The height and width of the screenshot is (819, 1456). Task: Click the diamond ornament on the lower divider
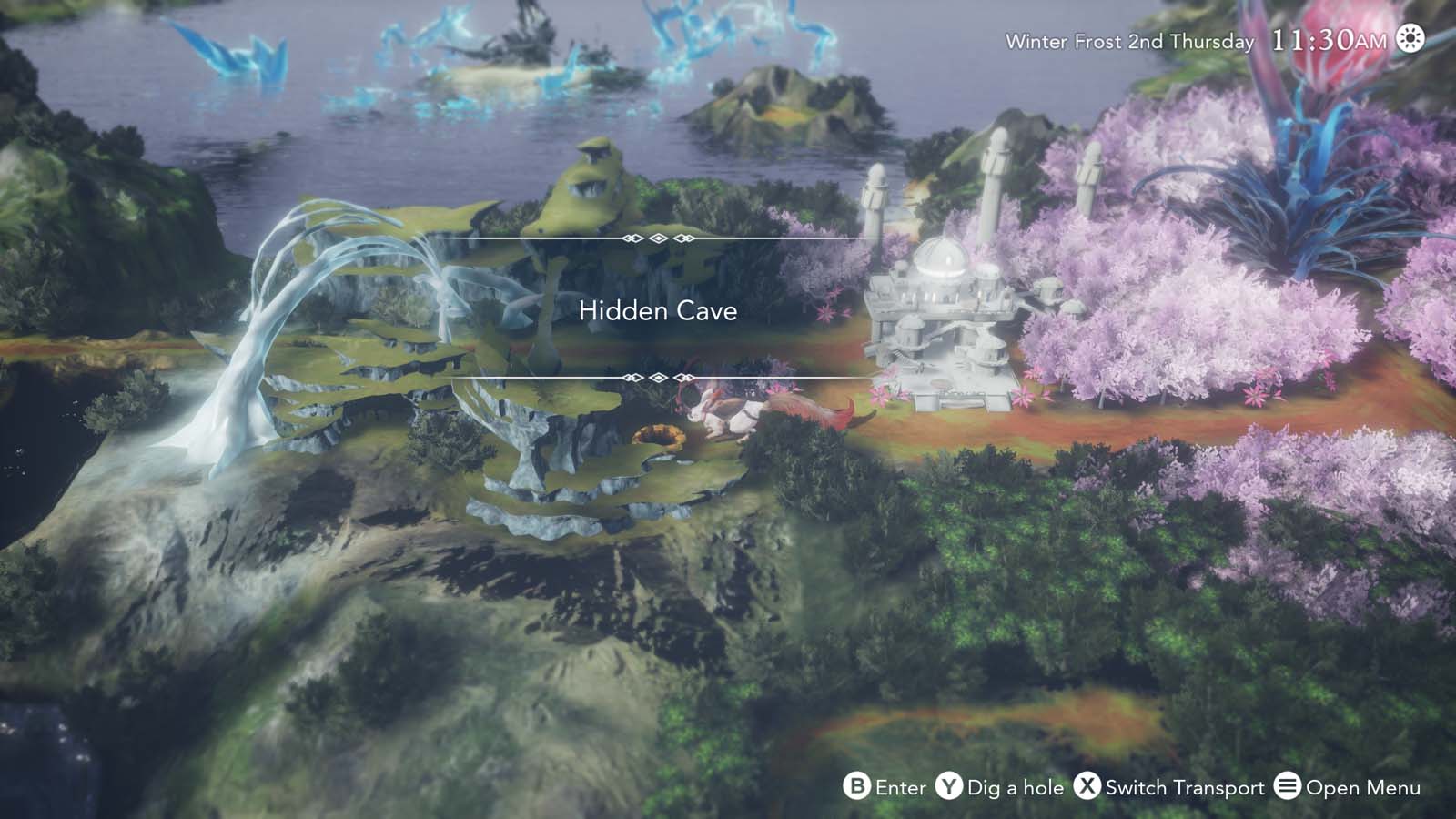pos(657,375)
